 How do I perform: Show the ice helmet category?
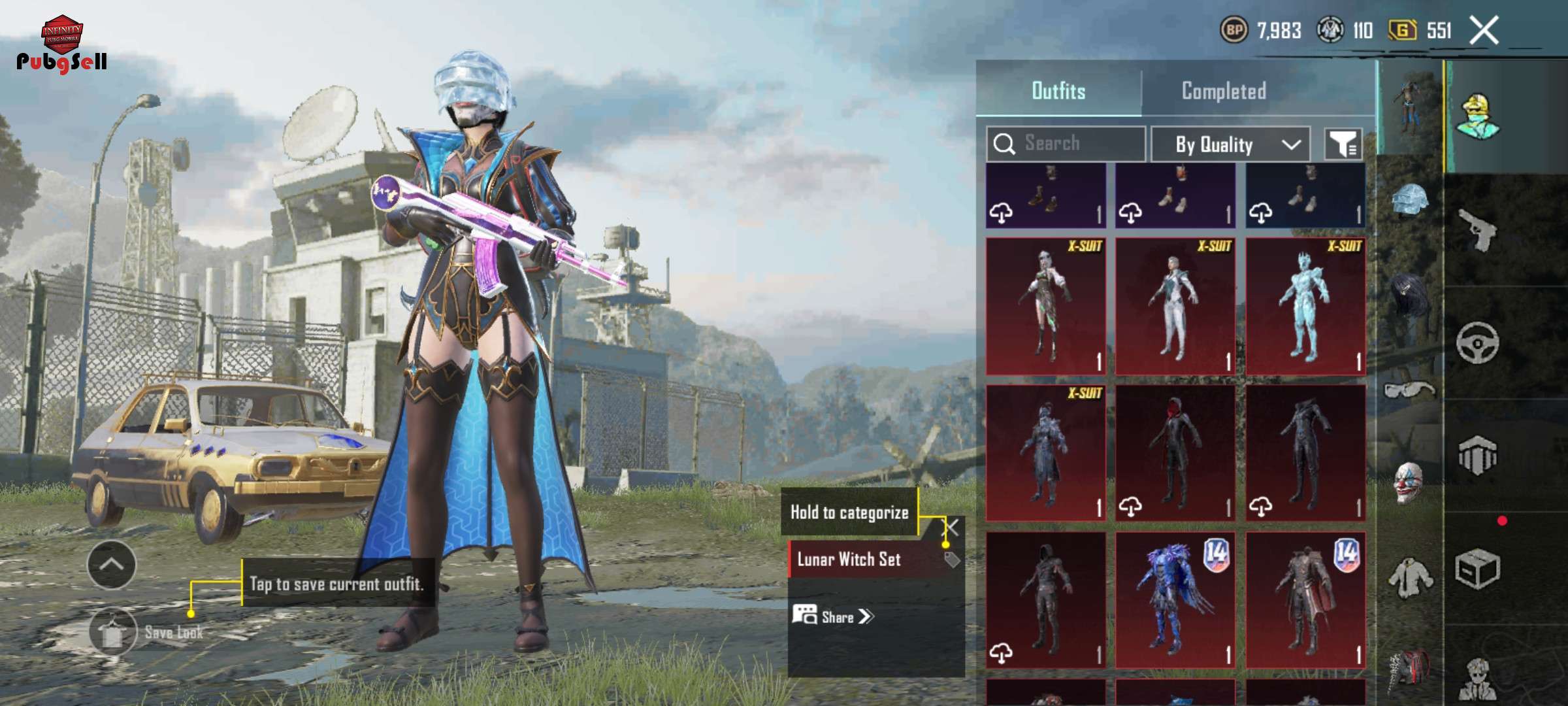[1409, 198]
